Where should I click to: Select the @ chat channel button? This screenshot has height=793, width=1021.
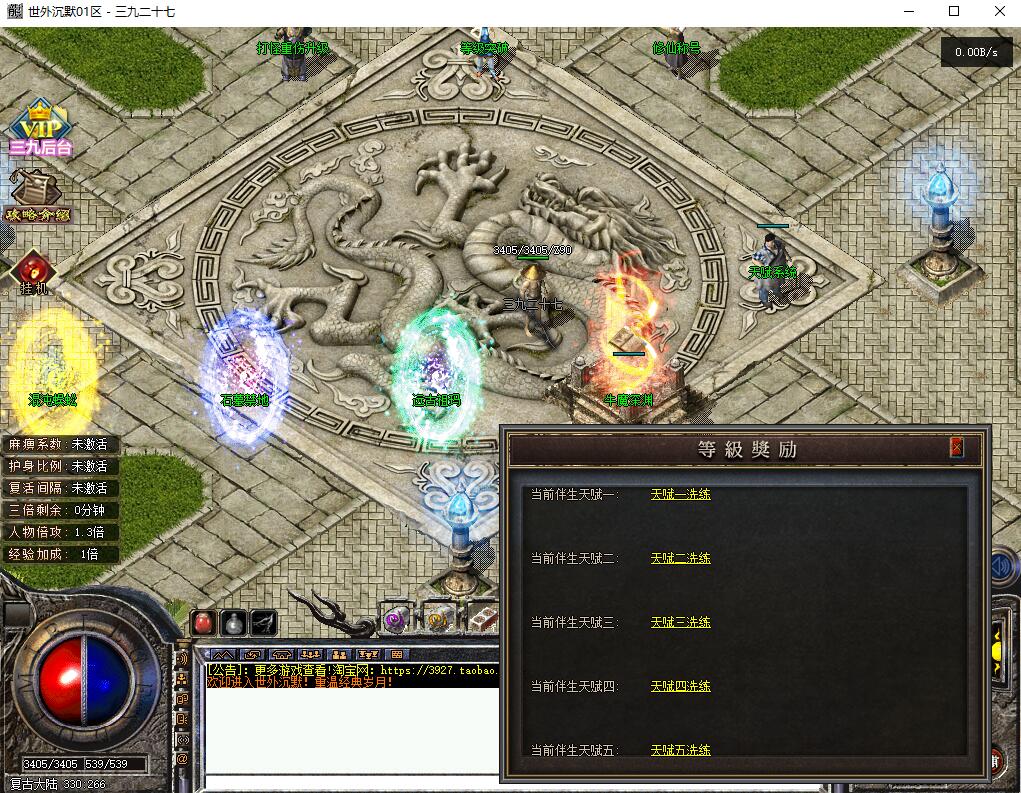click(x=182, y=759)
